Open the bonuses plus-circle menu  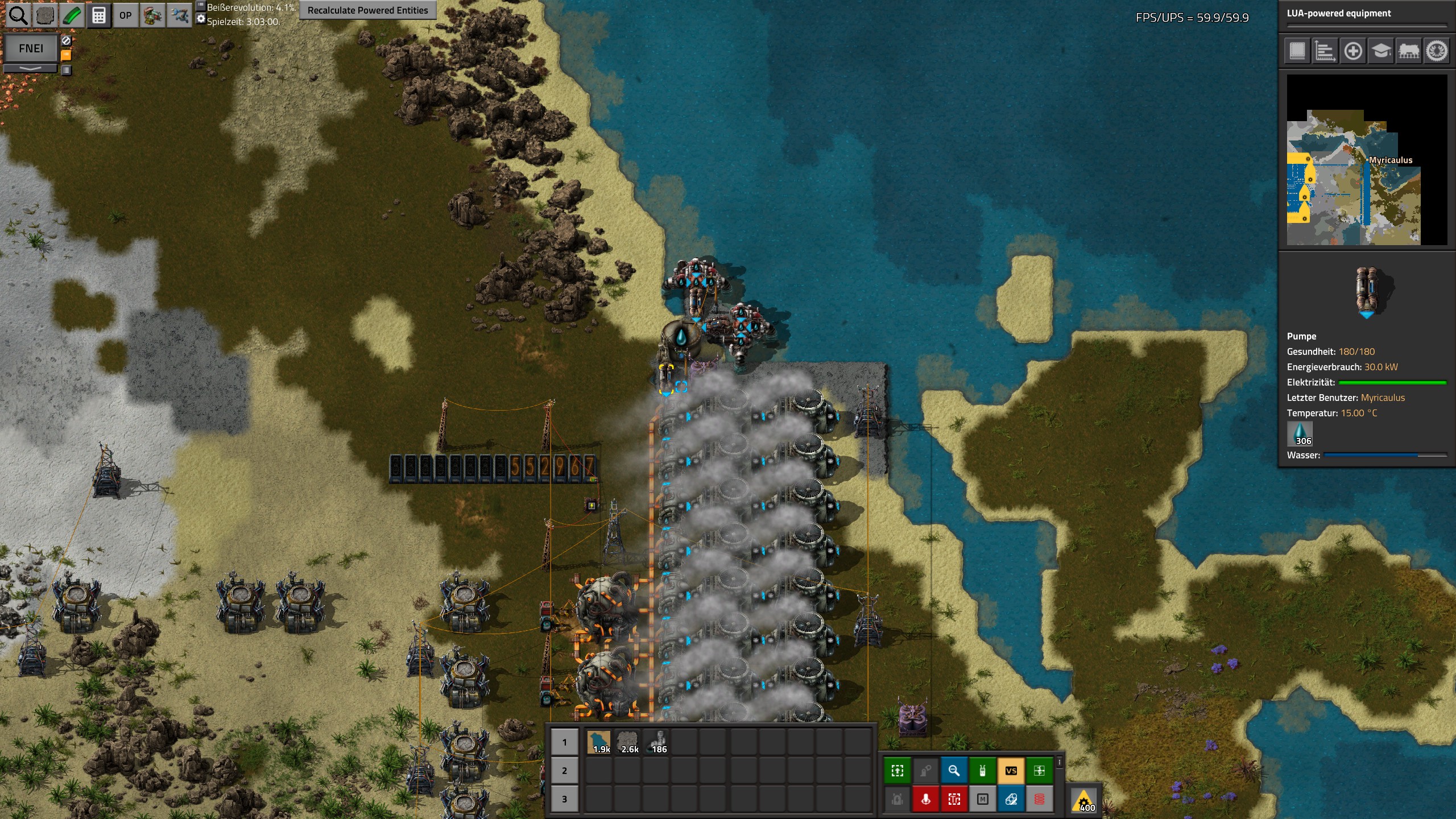coord(1353,51)
